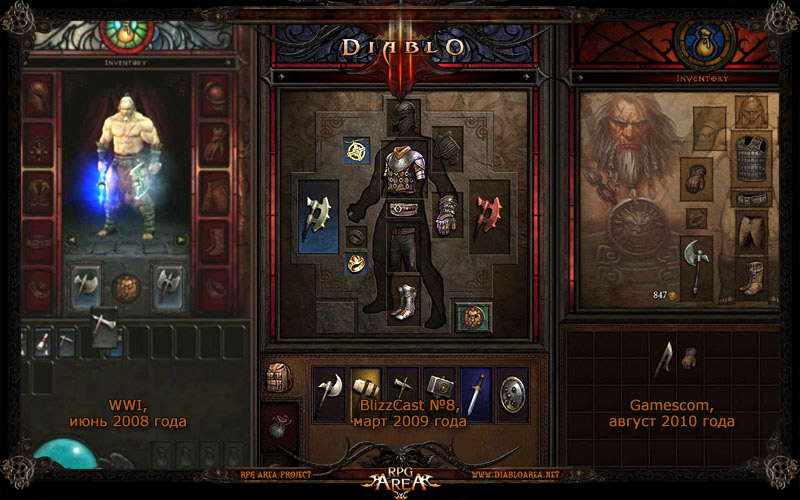Select the round steel shield in the bag
Viewport: 800px width, 500px height.
coord(513,392)
